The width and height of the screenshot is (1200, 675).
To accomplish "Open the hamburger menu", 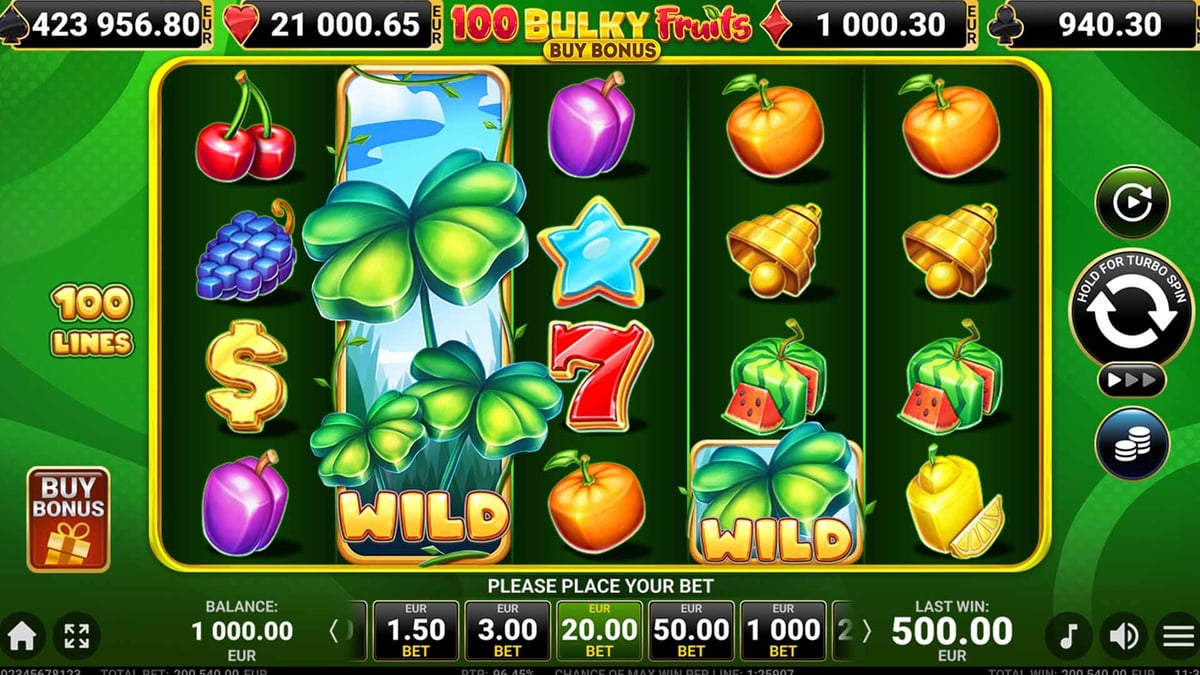I will 1177,635.
